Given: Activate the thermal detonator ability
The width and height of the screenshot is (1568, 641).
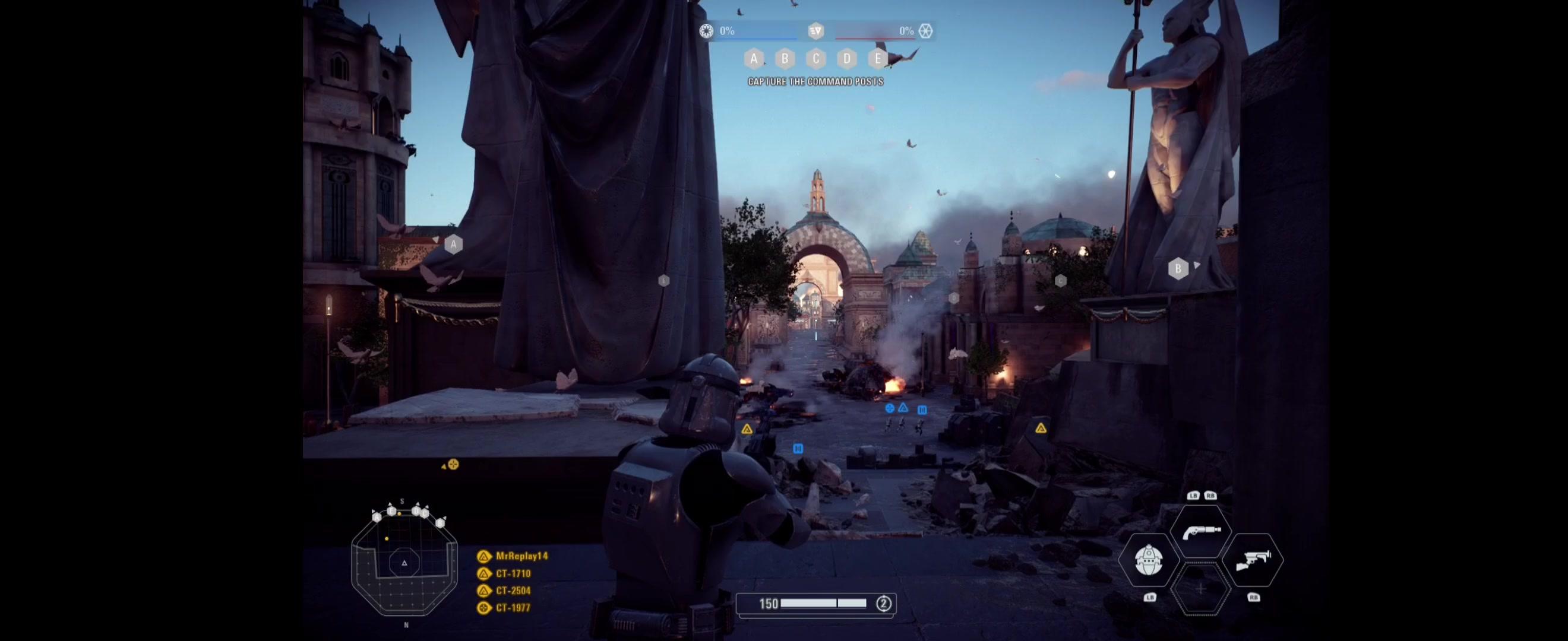Looking at the screenshot, I should [x=1149, y=560].
